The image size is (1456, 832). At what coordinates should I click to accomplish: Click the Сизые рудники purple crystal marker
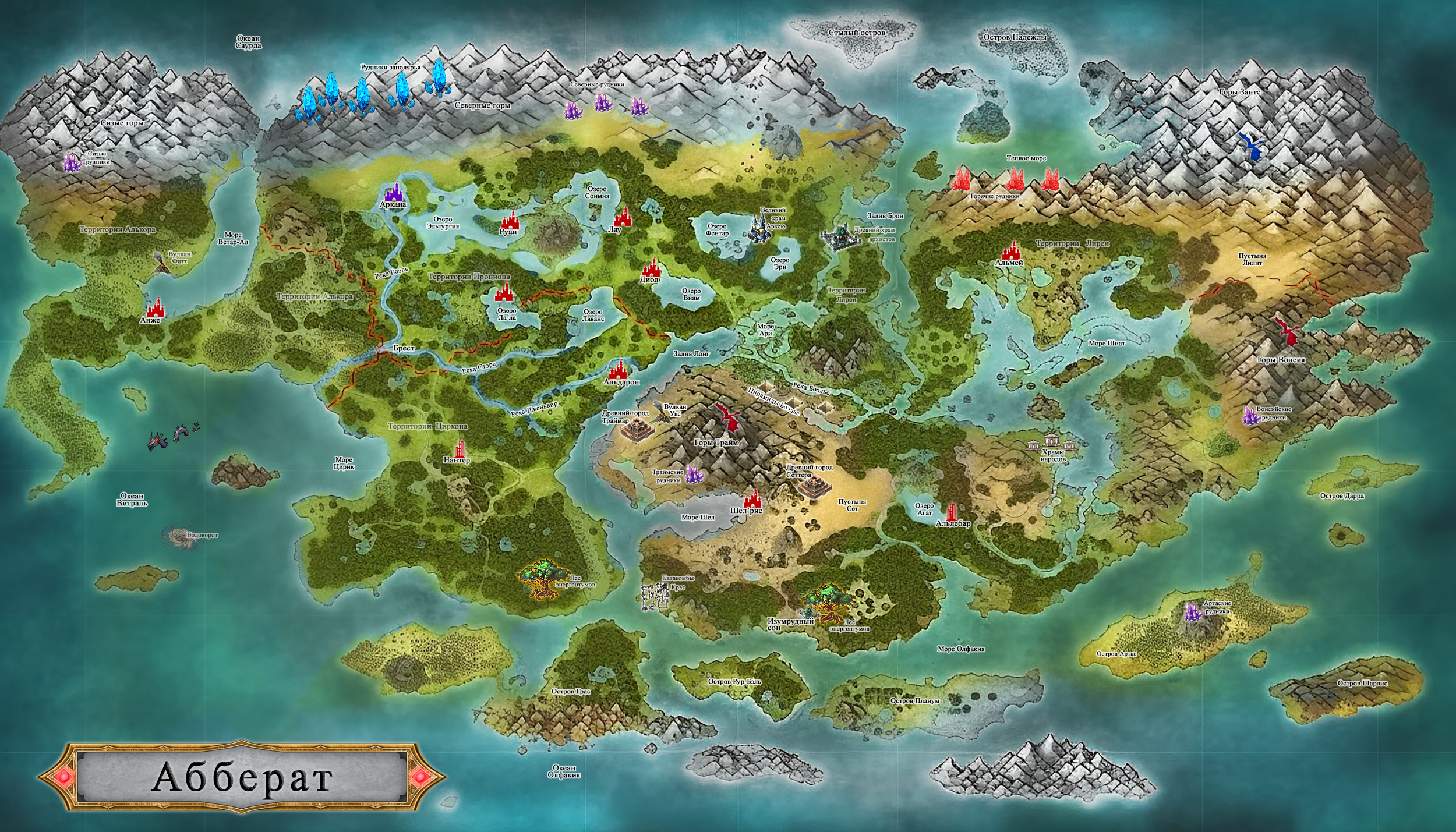72,162
